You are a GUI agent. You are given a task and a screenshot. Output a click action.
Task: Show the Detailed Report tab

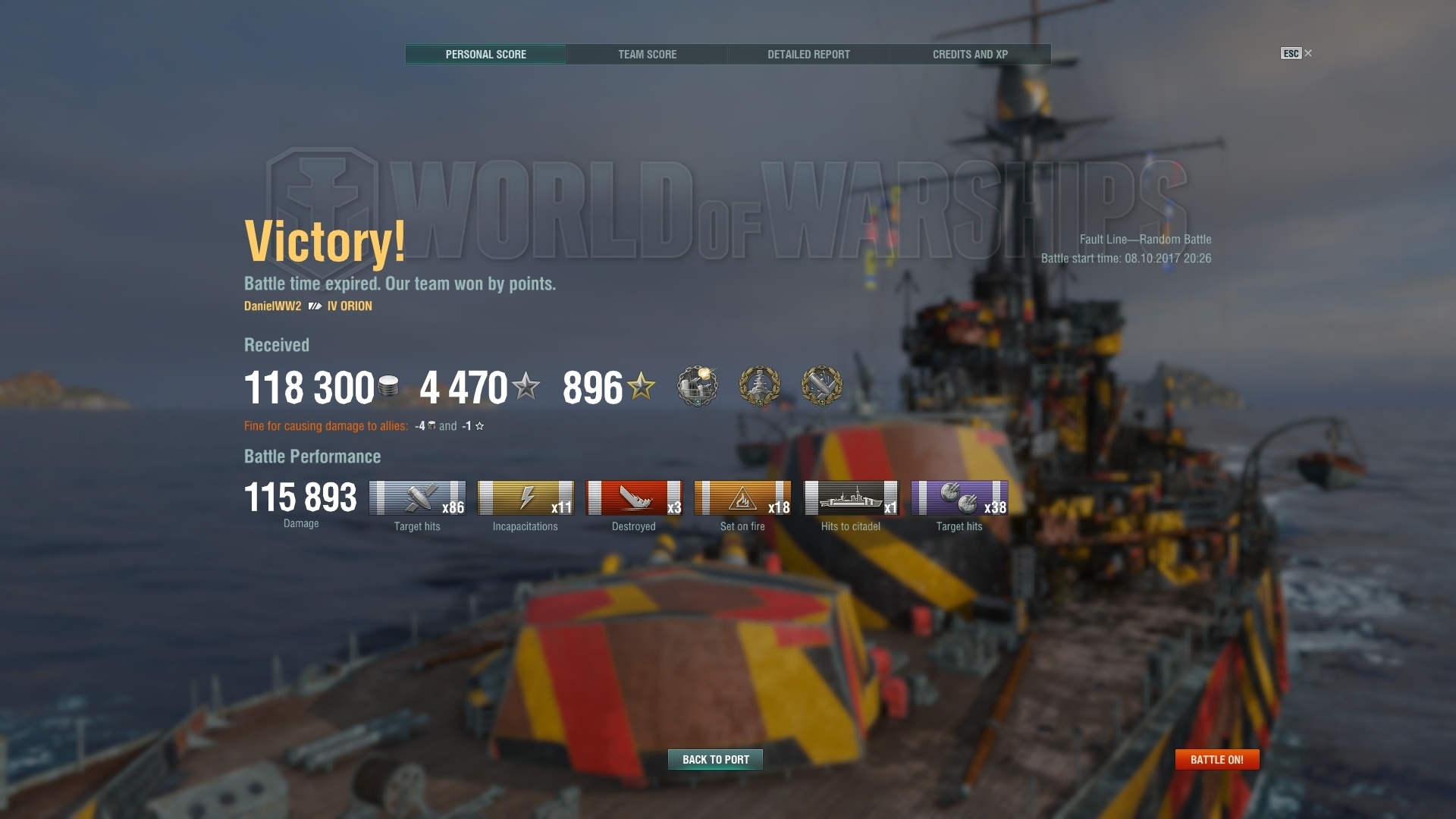pos(808,55)
